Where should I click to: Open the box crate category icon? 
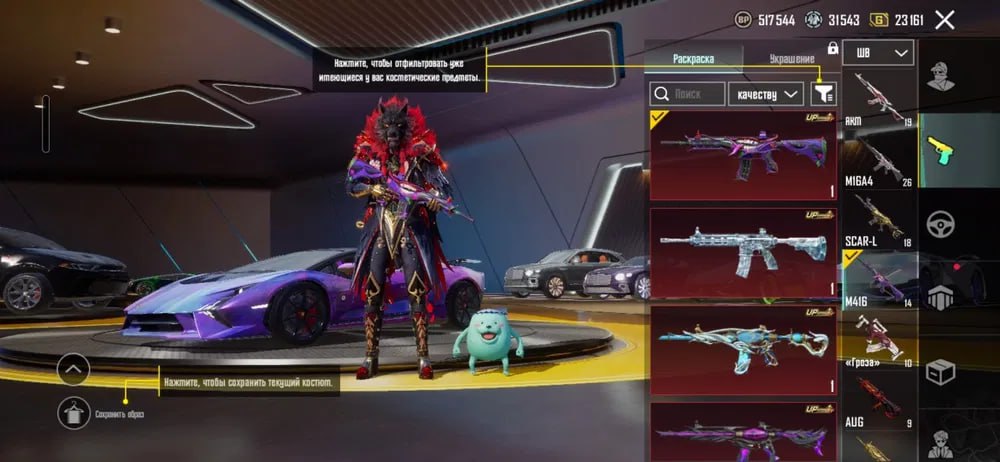tap(940, 372)
